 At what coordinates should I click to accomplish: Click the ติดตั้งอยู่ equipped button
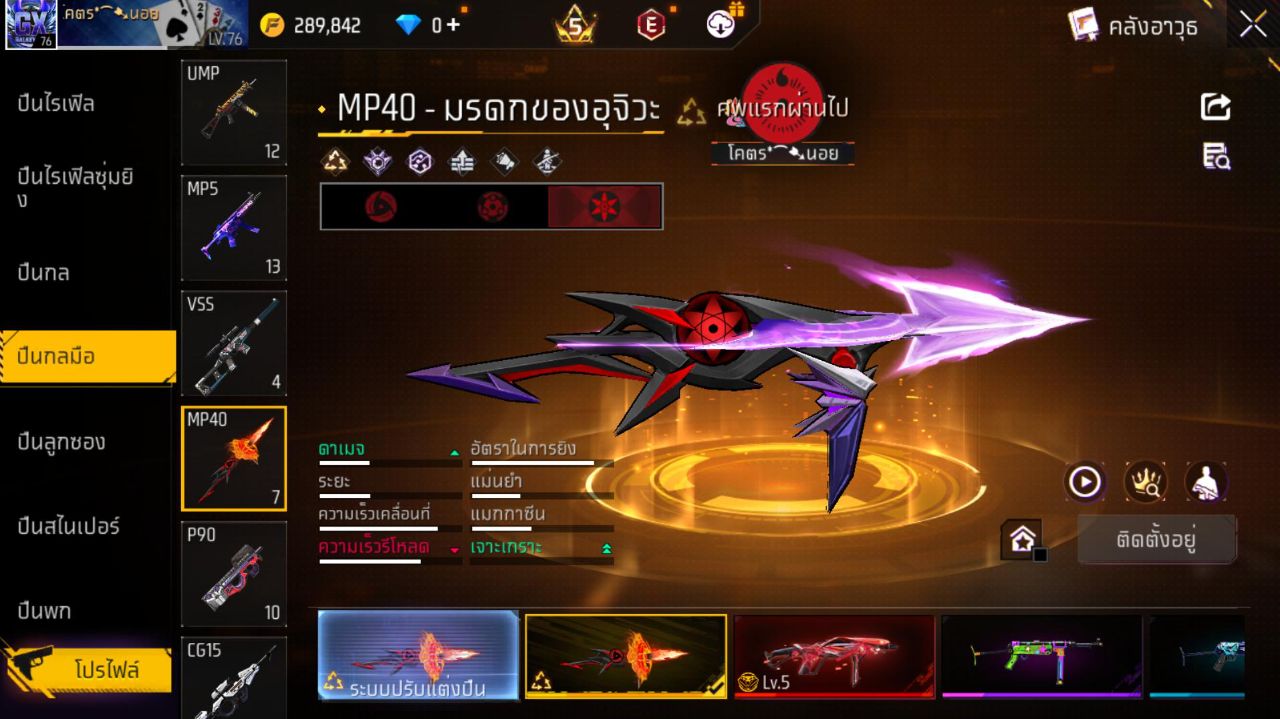pyautogui.click(x=1156, y=540)
